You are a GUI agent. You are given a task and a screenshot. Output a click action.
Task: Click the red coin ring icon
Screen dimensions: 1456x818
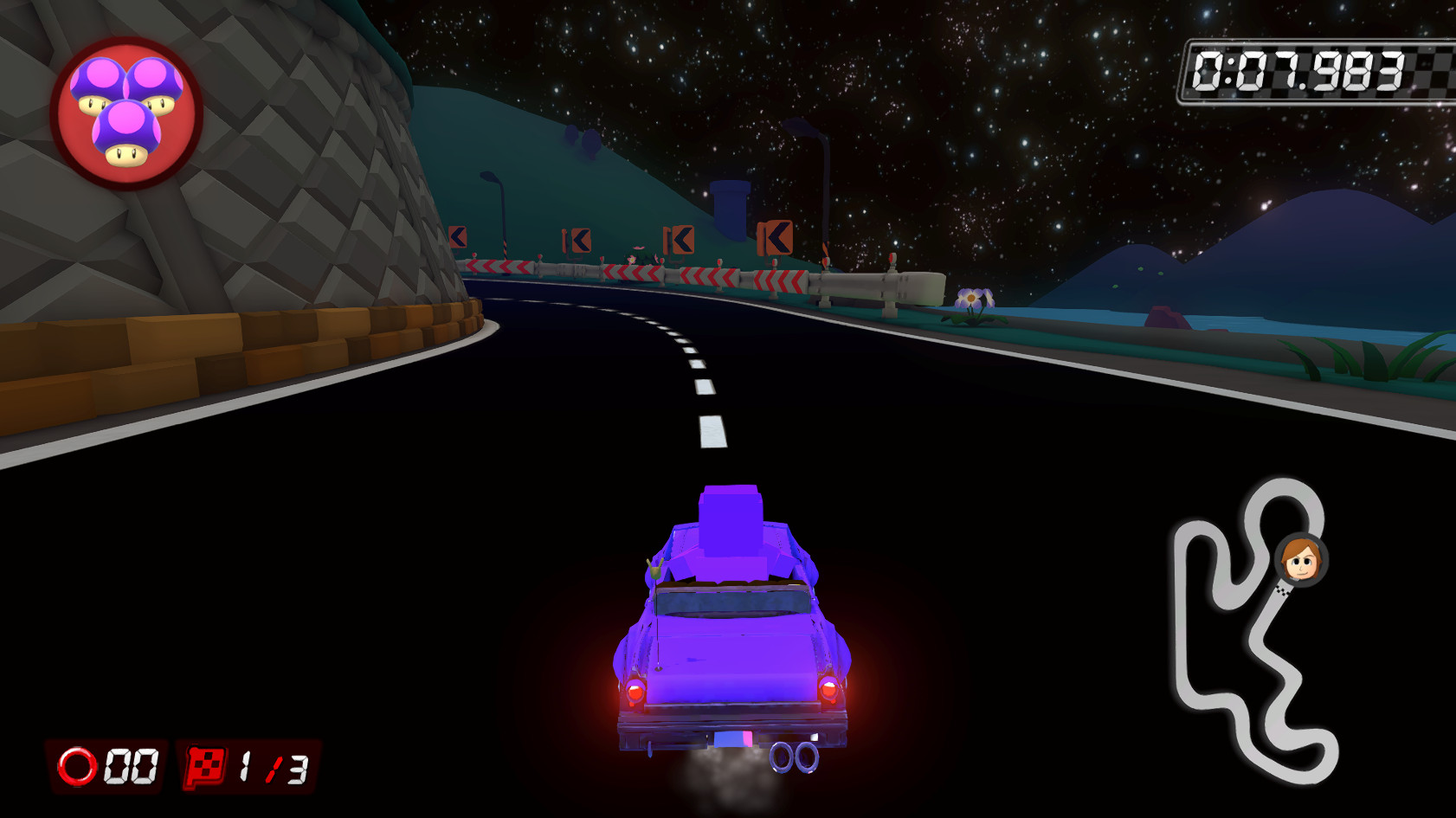77,763
